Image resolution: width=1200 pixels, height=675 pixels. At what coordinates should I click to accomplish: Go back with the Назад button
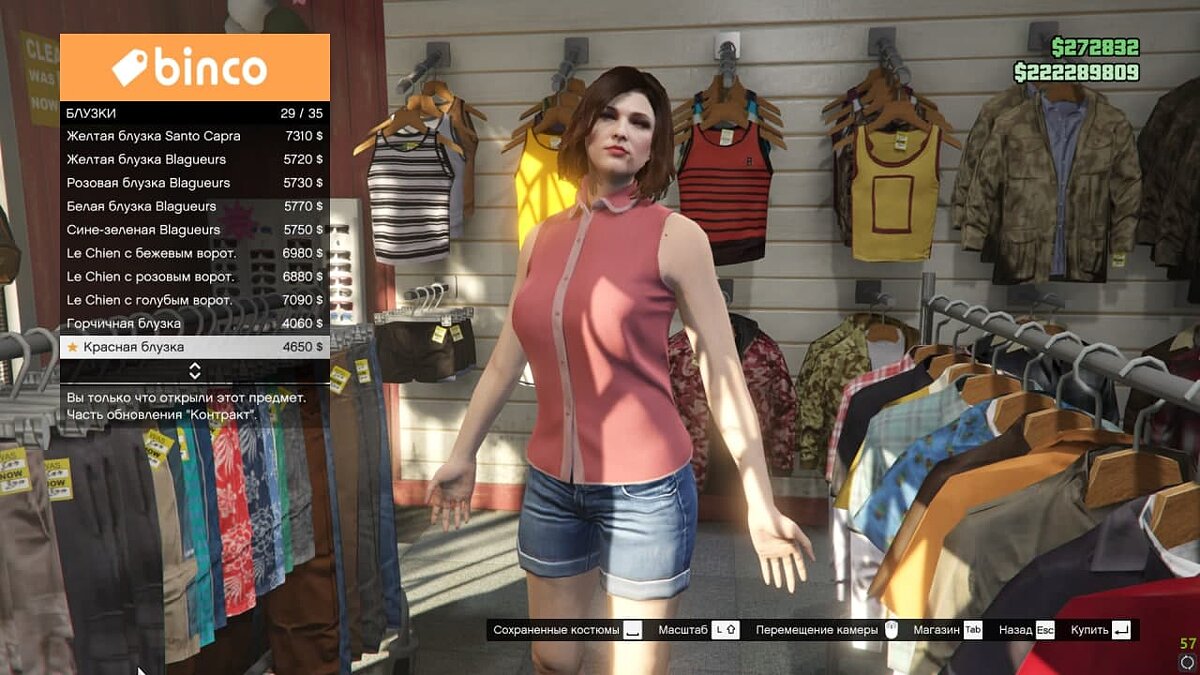coord(1027,630)
